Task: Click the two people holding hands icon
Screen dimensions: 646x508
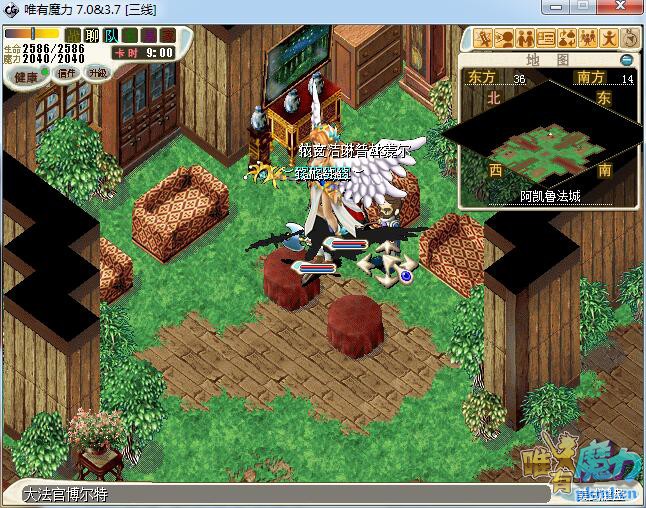Action: [525, 39]
